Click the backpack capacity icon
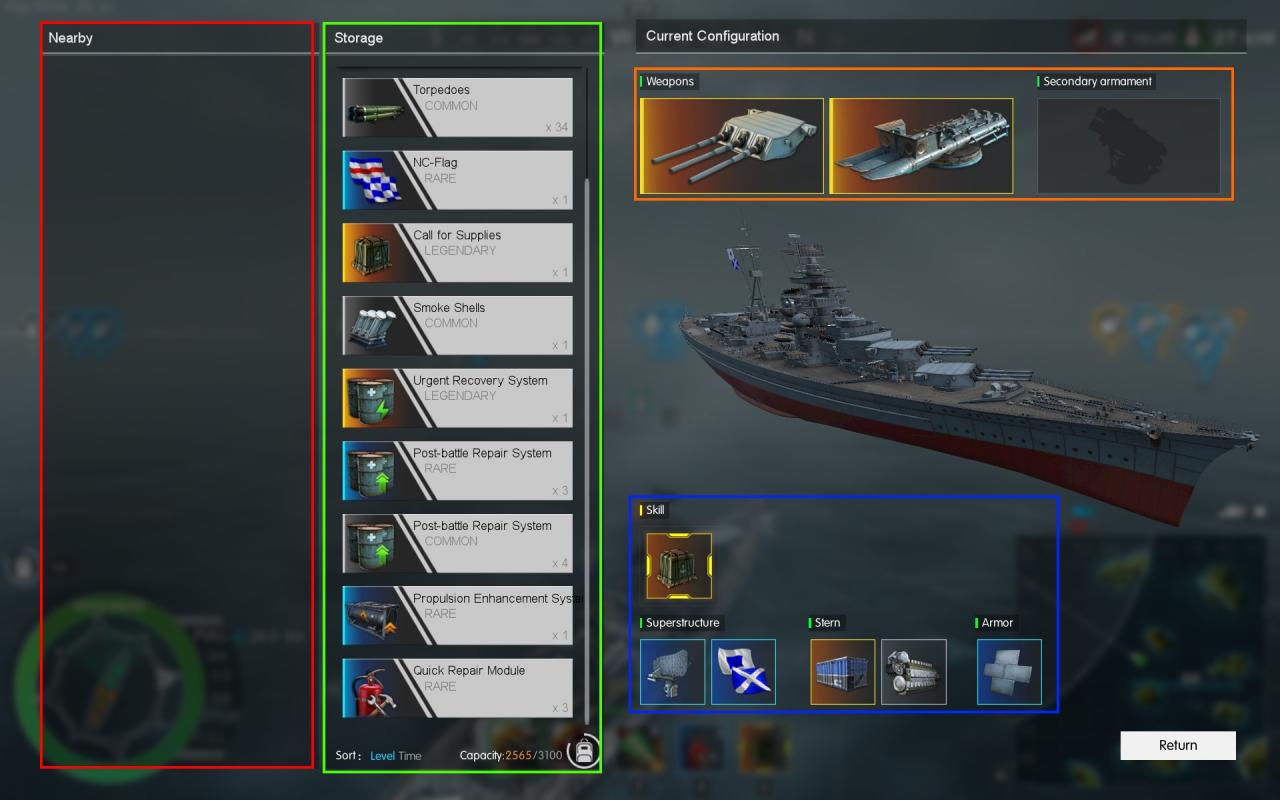This screenshot has width=1280, height=800. 584,751
